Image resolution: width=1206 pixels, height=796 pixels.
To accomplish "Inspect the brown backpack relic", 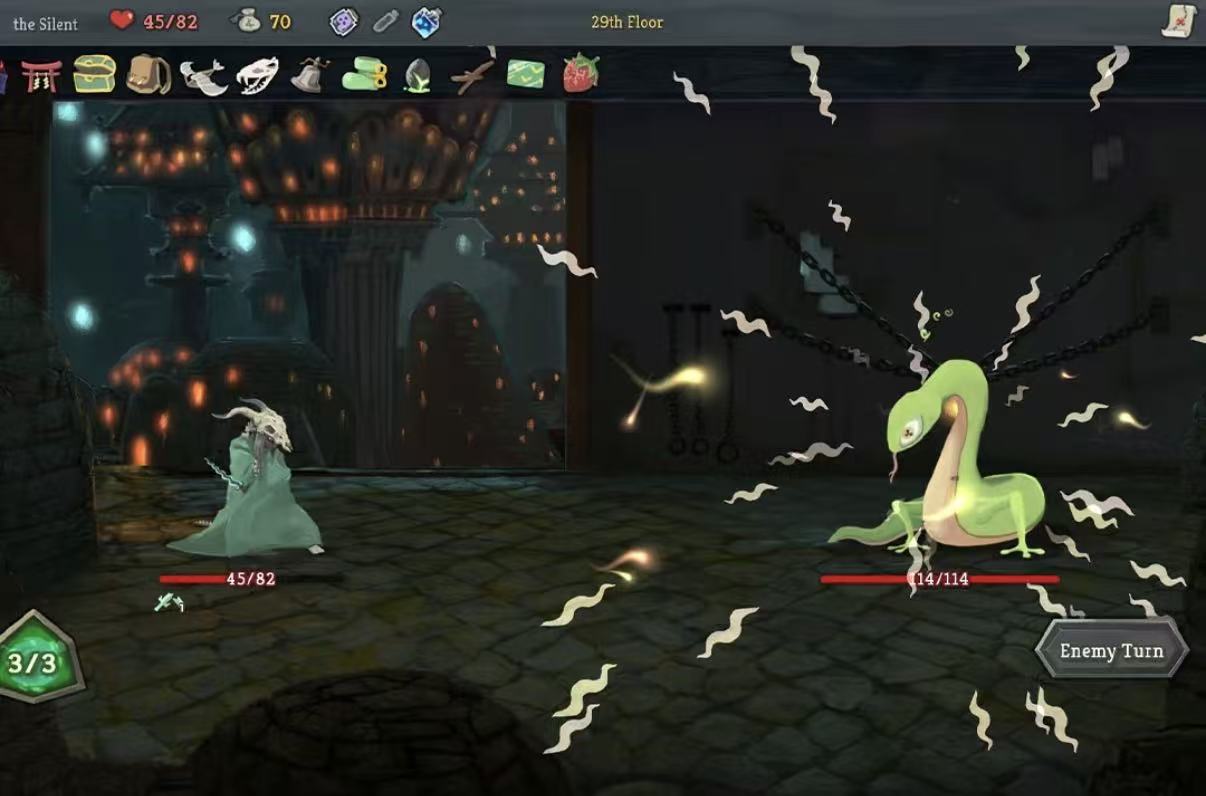I will point(148,74).
